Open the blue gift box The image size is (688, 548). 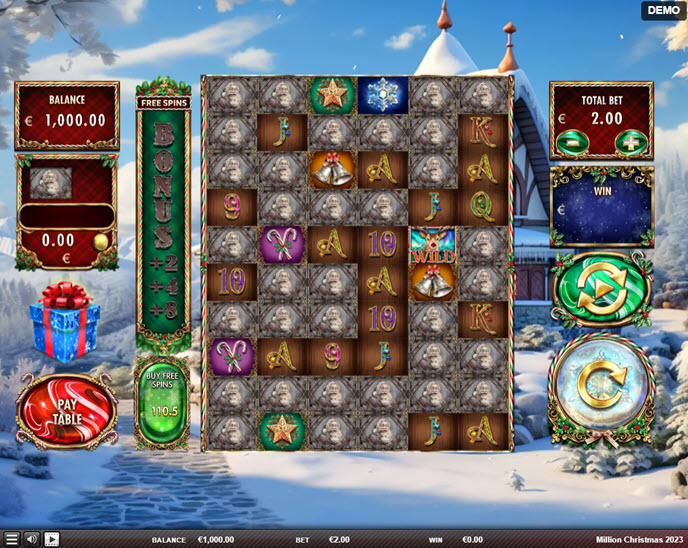click(x=64, y=322)
